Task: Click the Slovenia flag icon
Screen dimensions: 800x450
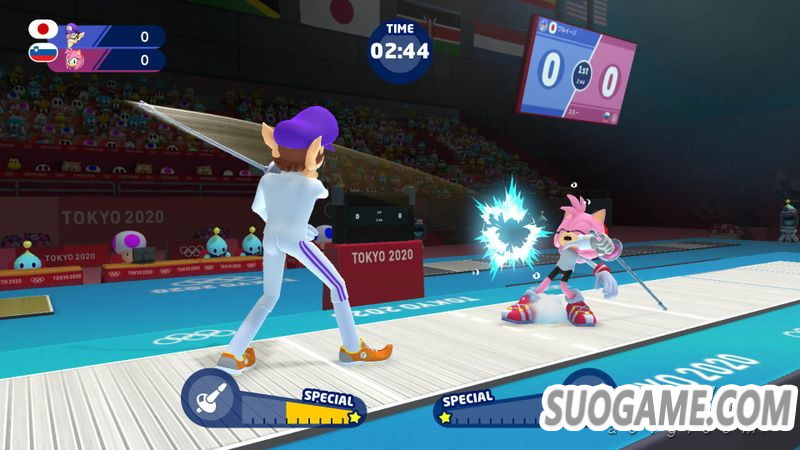Action: pos(43,52)
